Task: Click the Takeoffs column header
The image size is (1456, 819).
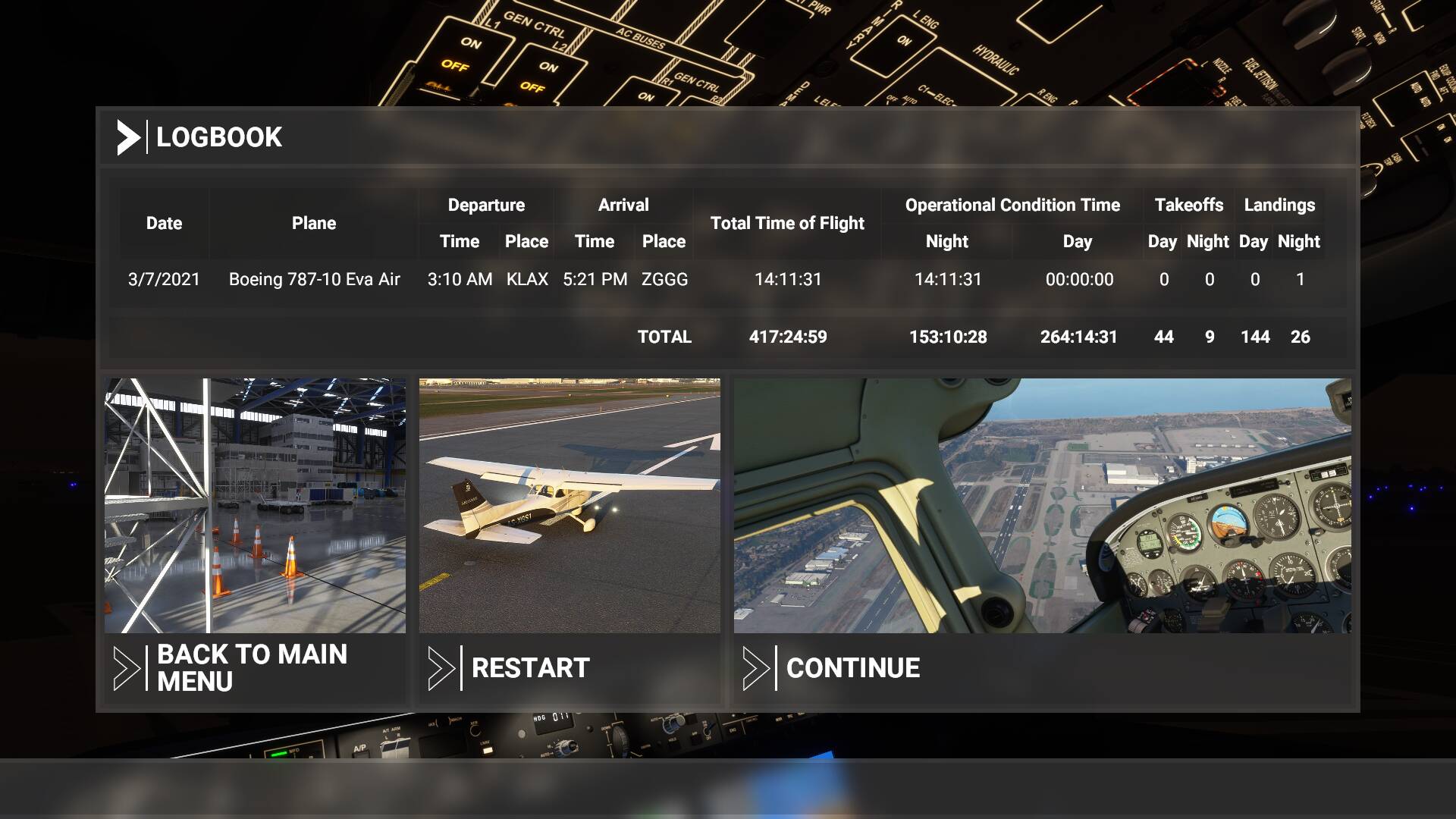Action: click(1188, 205)
